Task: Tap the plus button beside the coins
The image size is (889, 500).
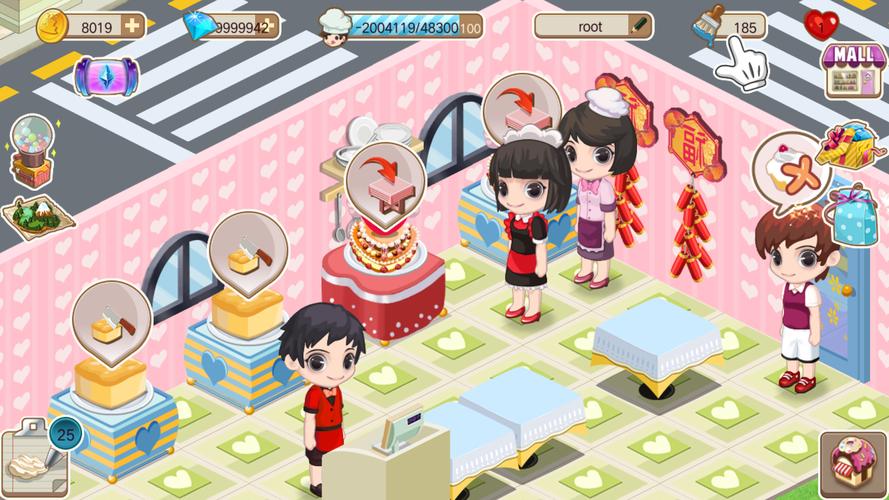Action: 132,26
